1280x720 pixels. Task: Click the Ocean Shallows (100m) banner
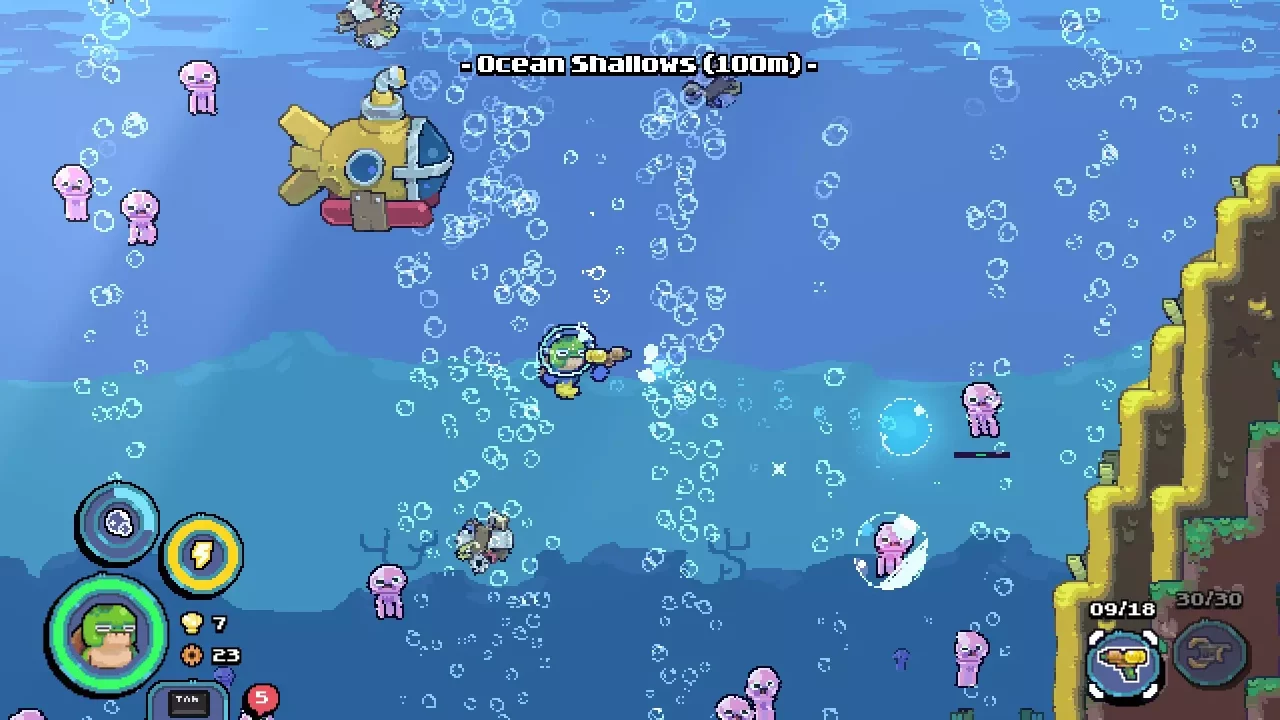pyautogui.click(x=639, y=64)
